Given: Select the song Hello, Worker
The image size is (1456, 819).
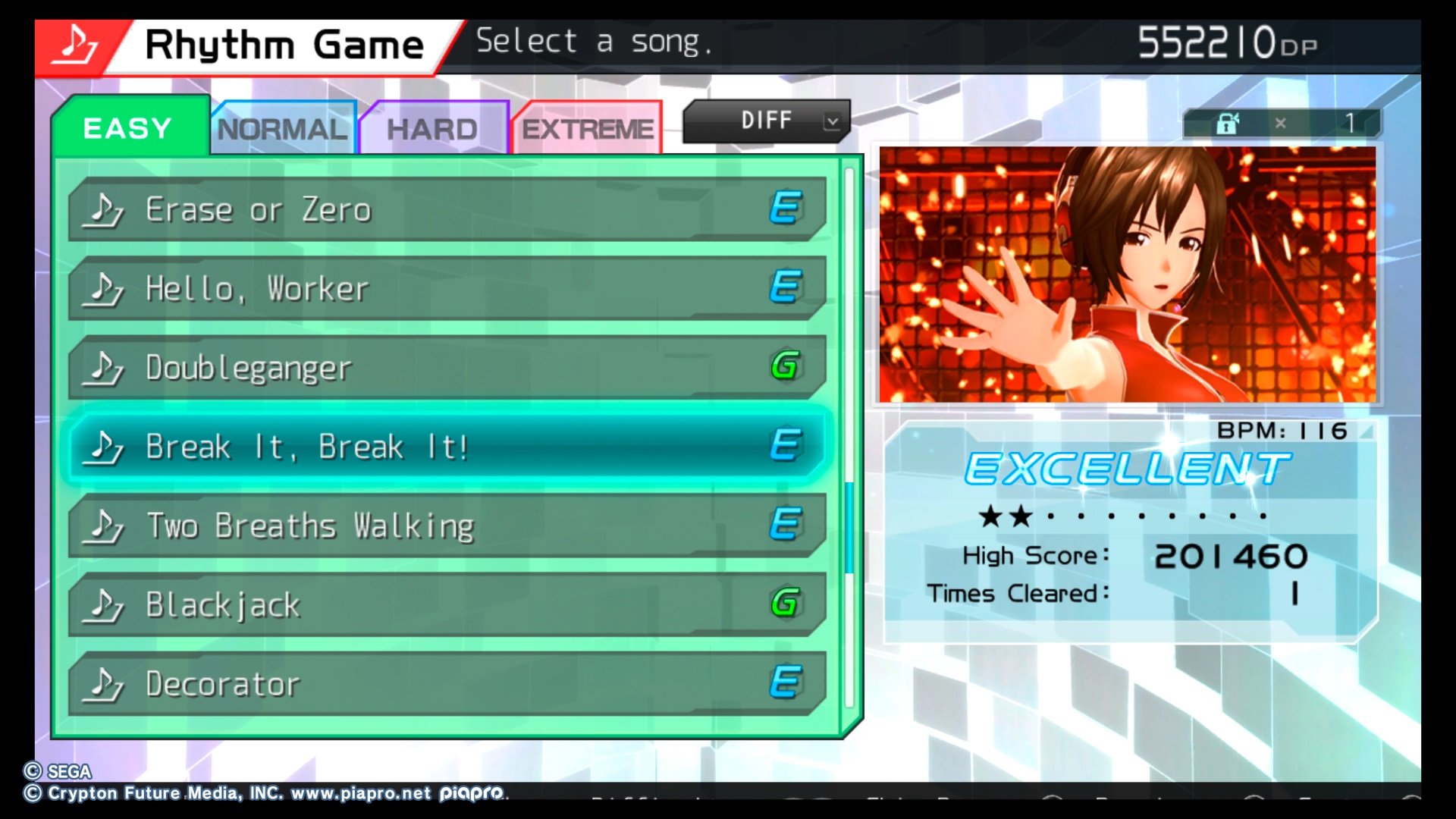Looking at the screenshot, I should coord(446,289).
